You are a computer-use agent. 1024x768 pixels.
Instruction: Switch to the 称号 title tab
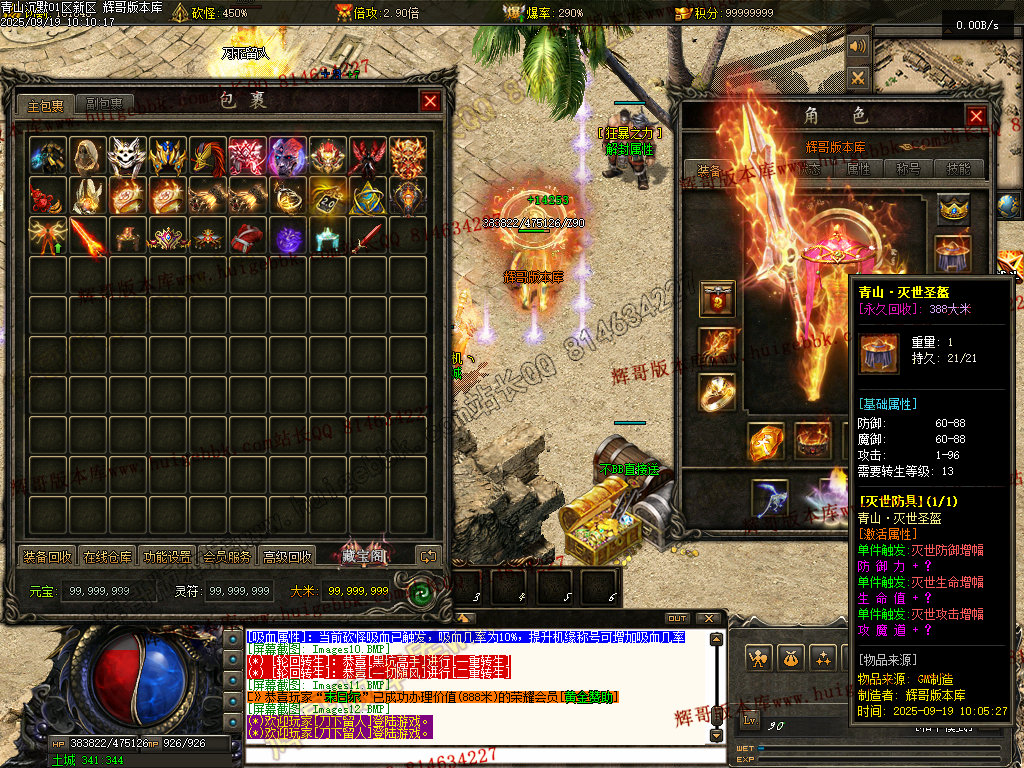click(909, 169)
